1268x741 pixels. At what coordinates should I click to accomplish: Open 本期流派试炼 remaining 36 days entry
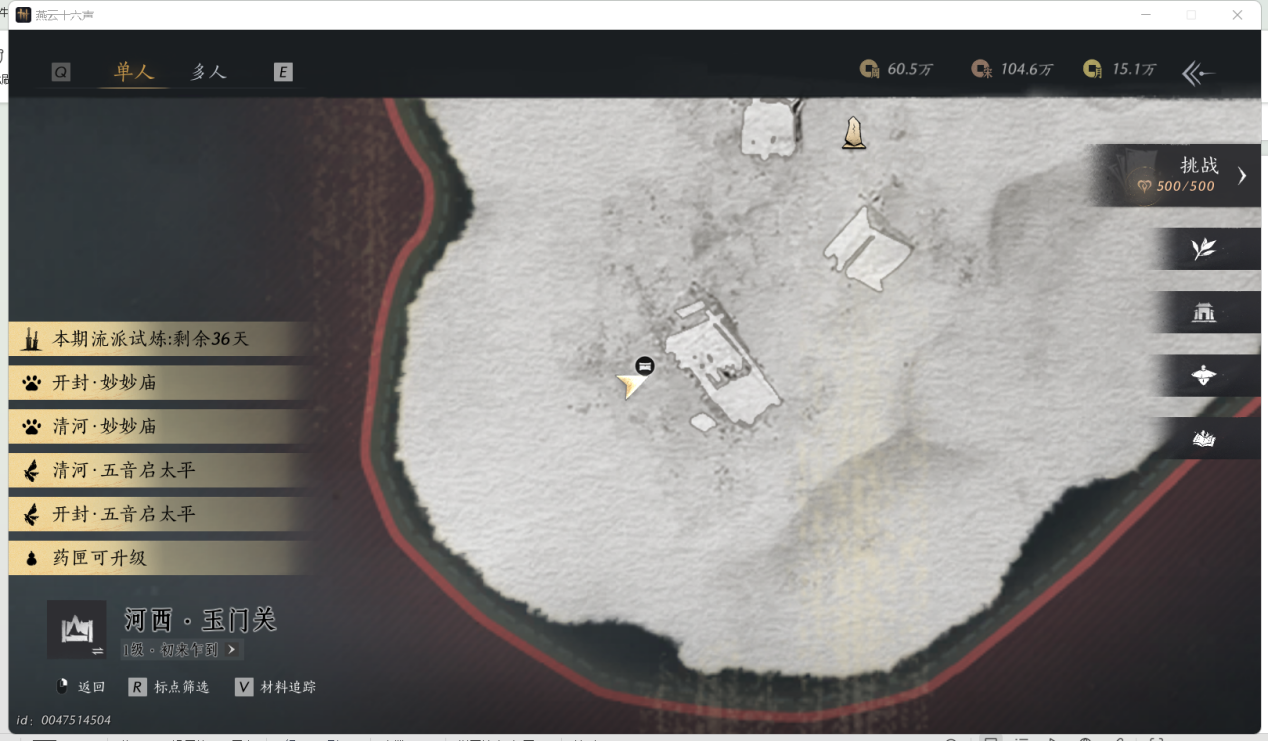click(x=150, y=339)
